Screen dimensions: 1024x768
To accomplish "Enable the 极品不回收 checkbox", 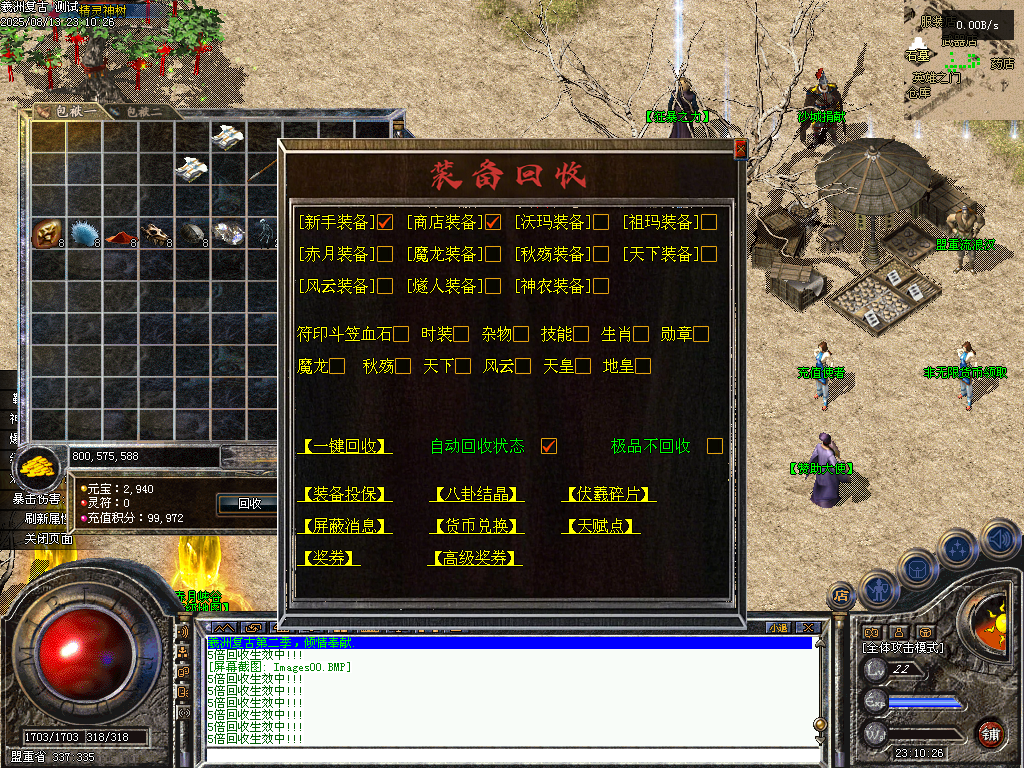I will coord(715,446).
